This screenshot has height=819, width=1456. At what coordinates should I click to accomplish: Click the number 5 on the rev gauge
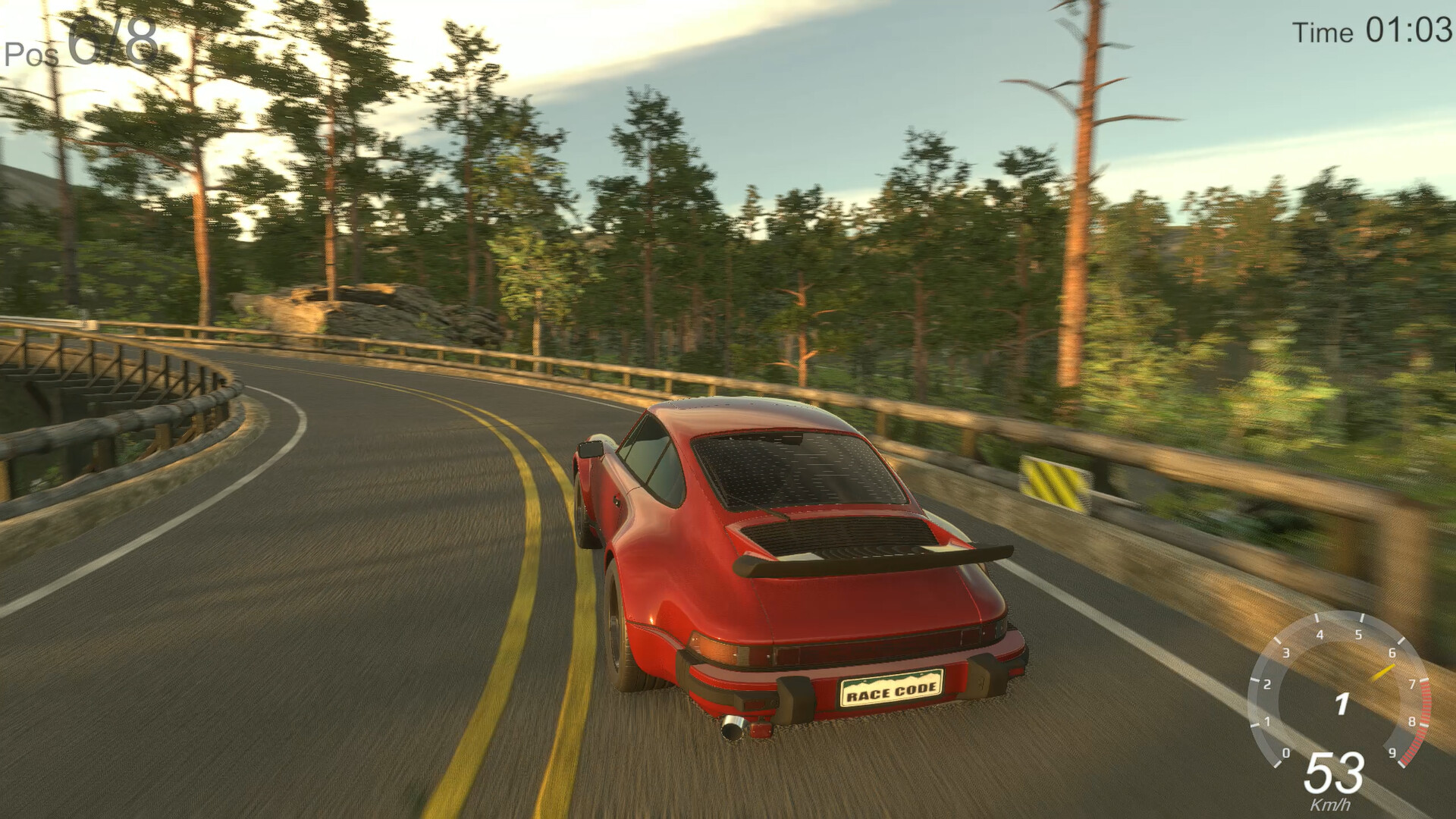[1359, 635]
